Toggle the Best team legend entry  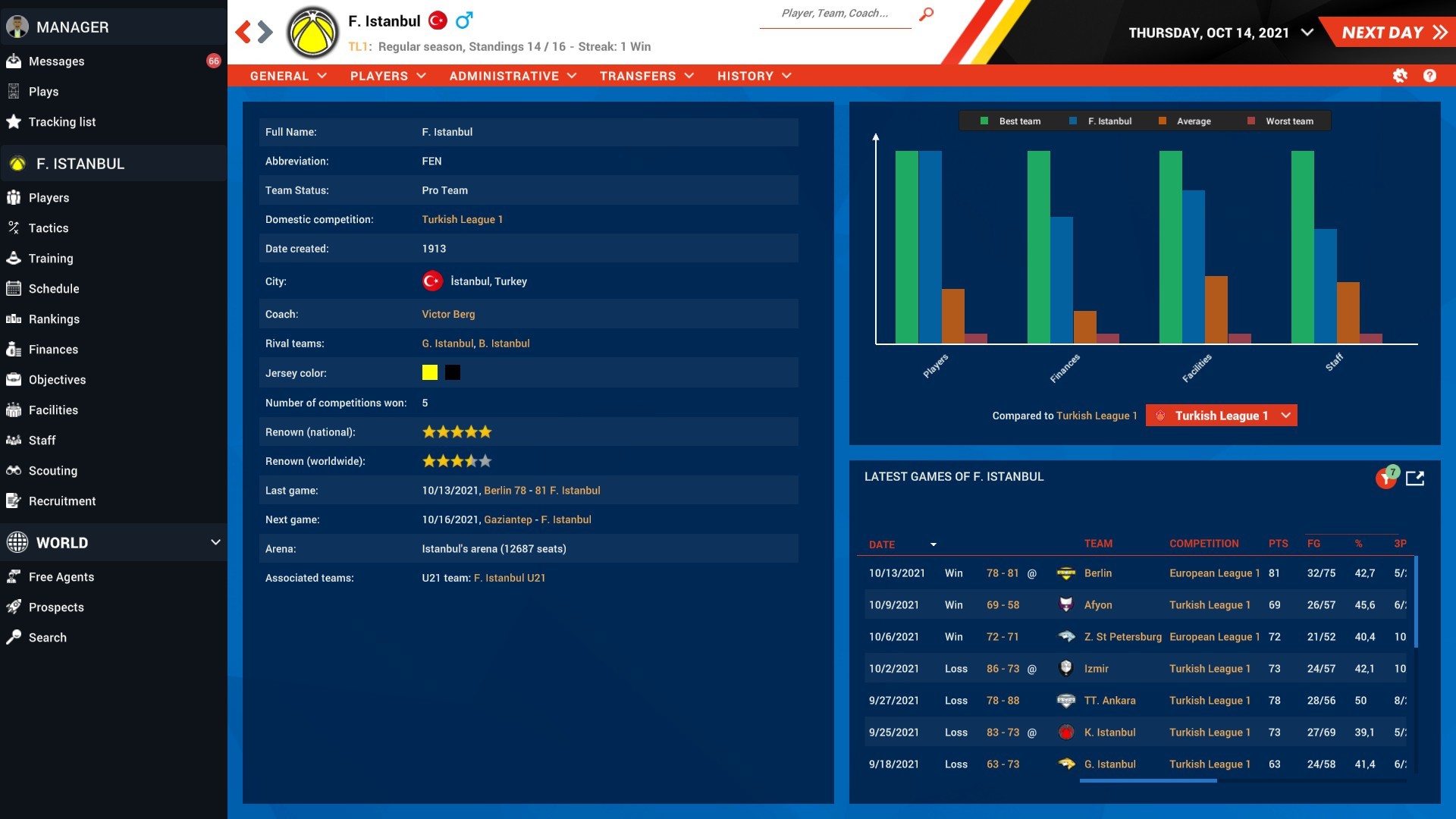coord(1009,121)
